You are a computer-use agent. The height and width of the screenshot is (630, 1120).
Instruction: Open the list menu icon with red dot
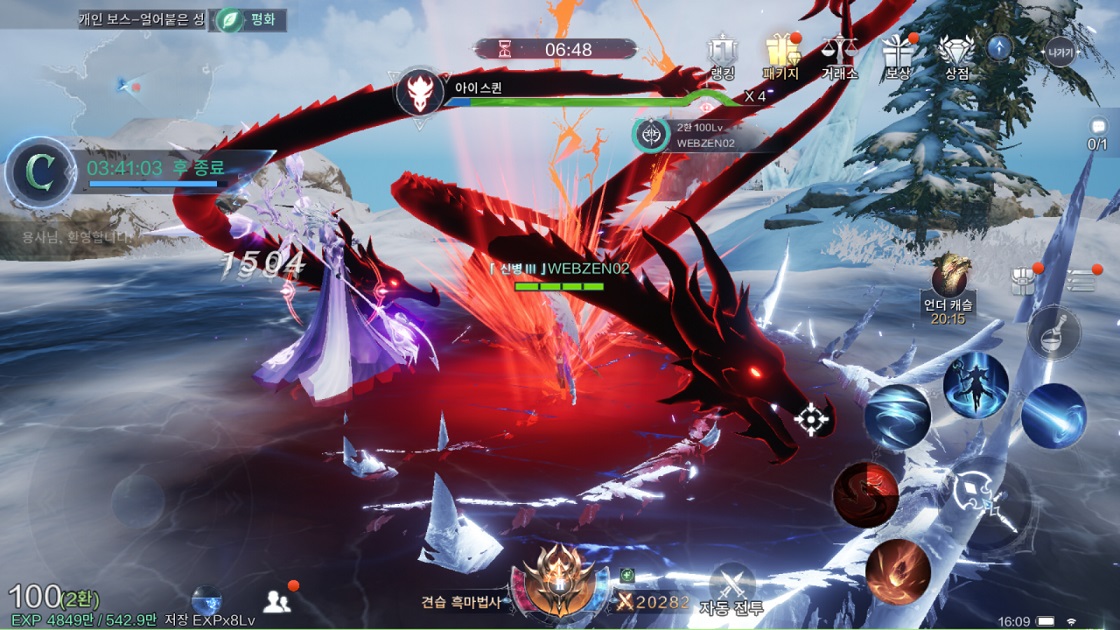click(1082, 281)
